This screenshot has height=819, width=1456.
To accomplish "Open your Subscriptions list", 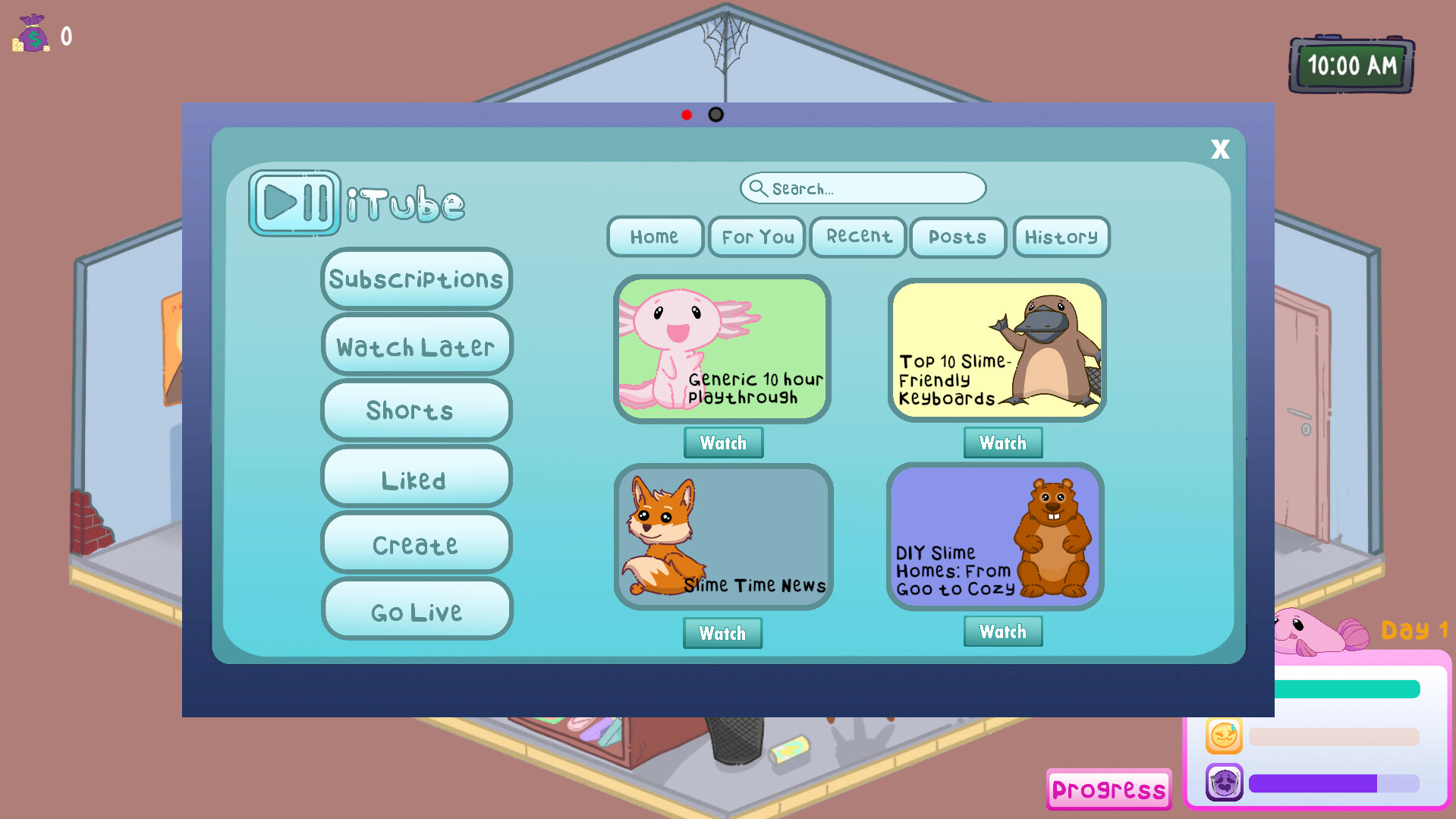I will [416, 279].
